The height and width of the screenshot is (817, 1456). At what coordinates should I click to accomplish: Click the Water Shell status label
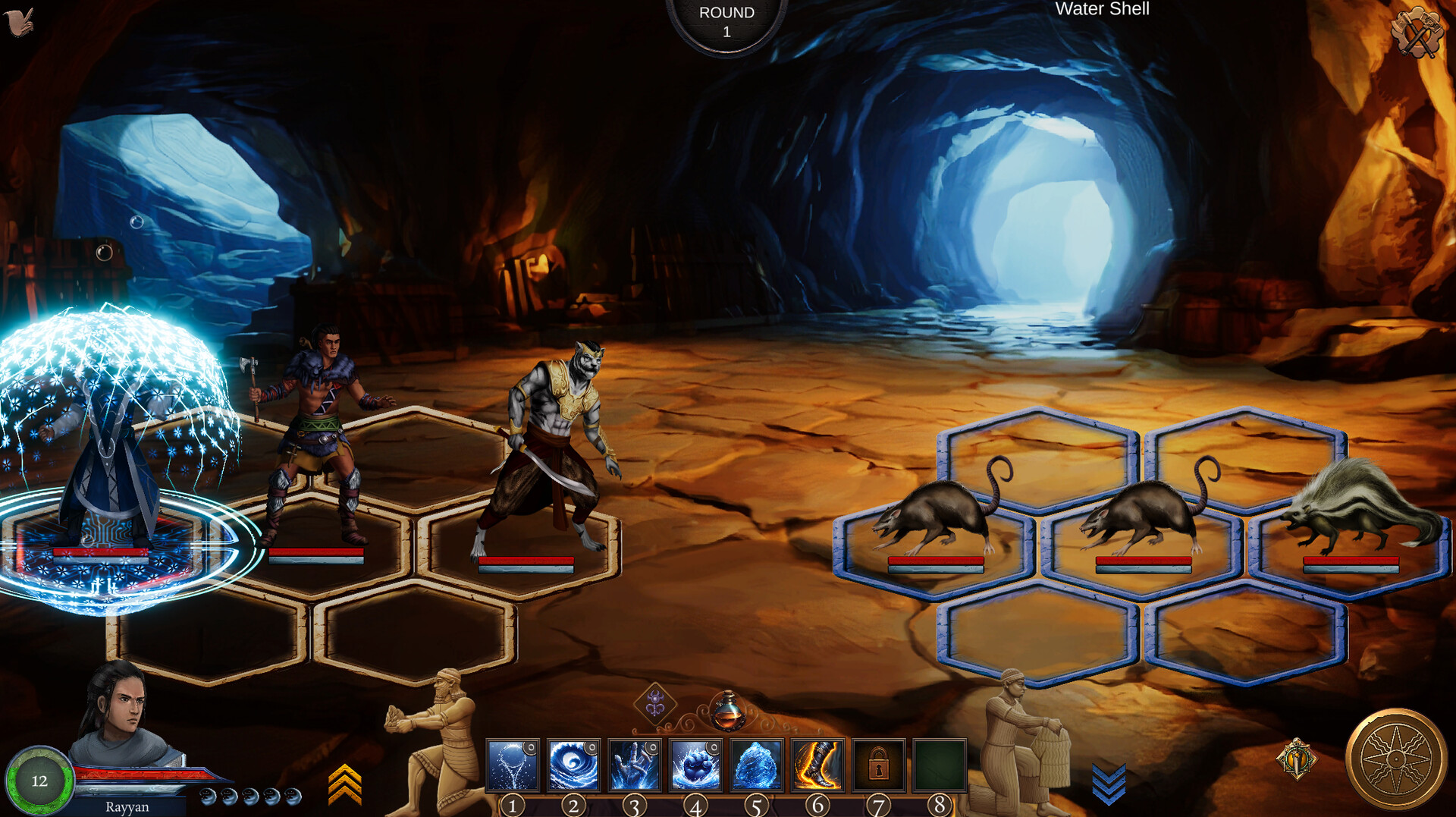point(1102,9)
